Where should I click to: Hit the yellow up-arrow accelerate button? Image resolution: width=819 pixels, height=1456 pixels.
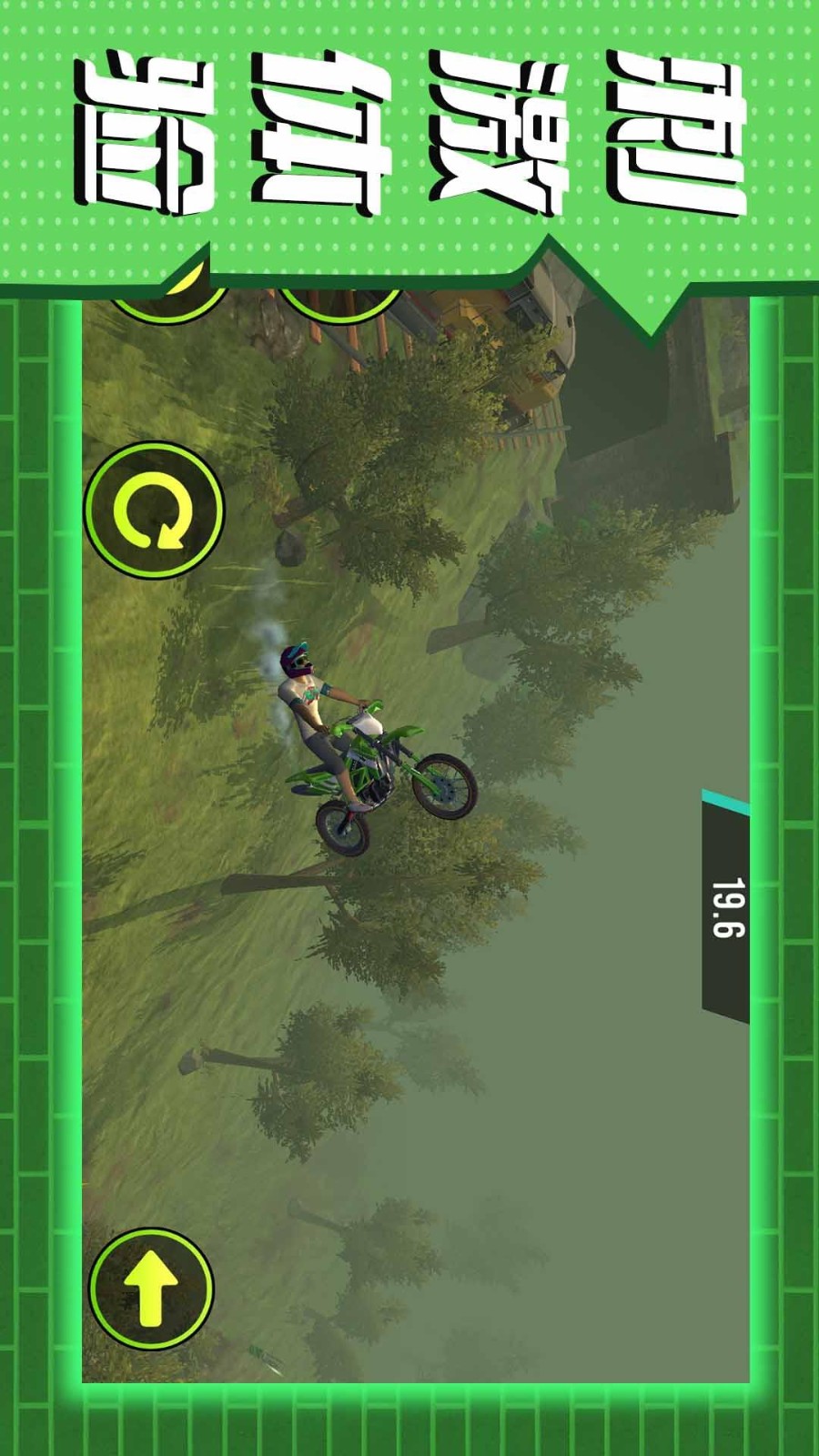(151, 1289)
